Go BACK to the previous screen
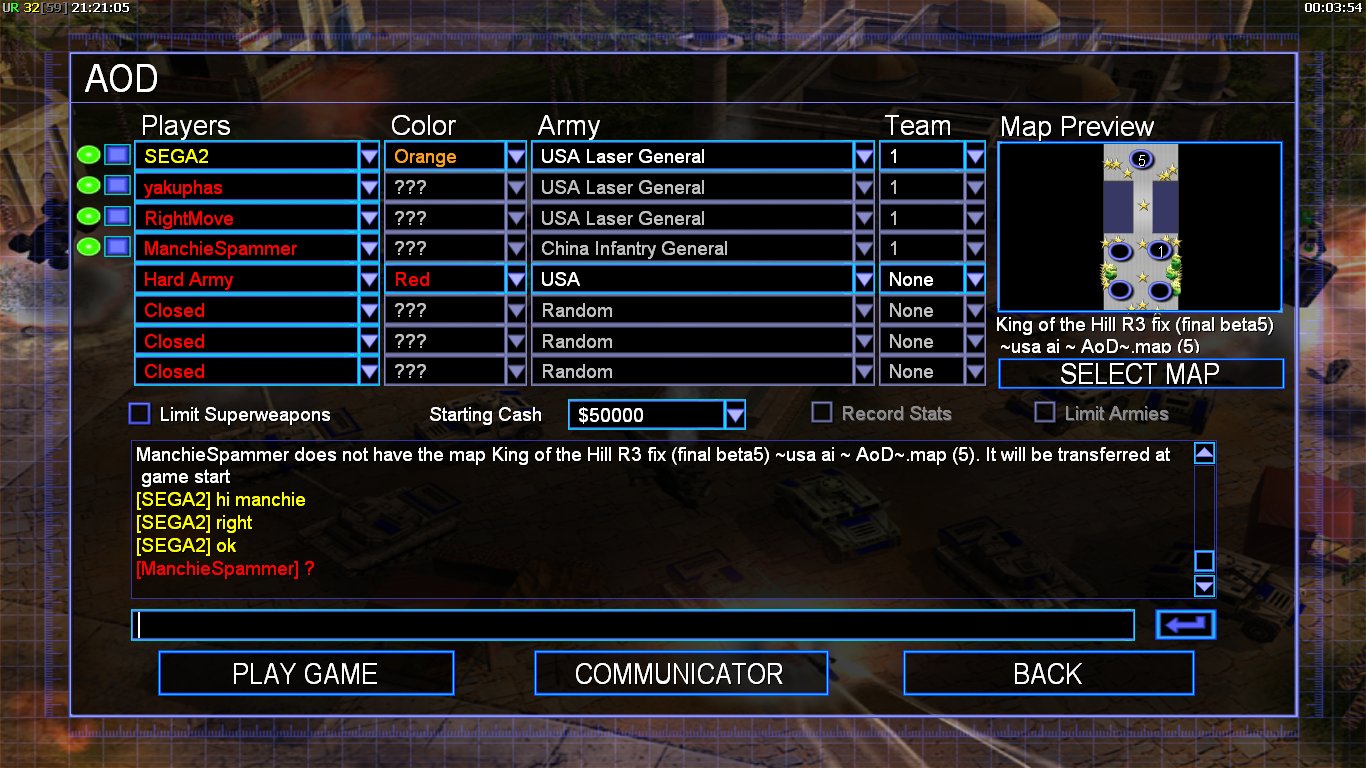1366x768 pixels. [x=1047, y=673]
